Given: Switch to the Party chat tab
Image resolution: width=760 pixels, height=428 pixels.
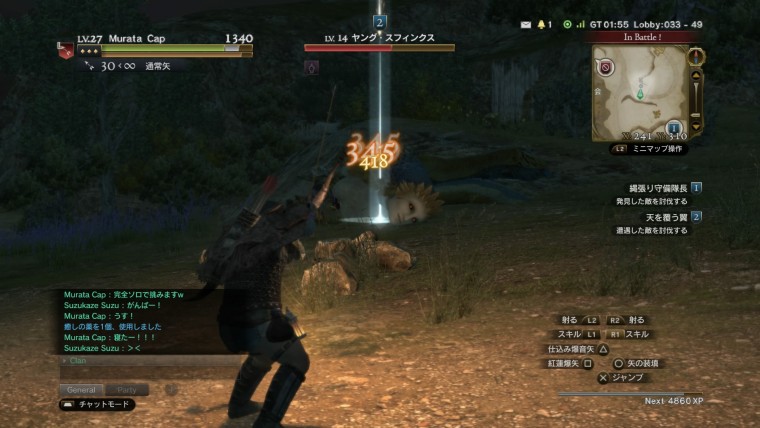Looking at the screenshot, I should pyautogui.click(x=127, y=389).
